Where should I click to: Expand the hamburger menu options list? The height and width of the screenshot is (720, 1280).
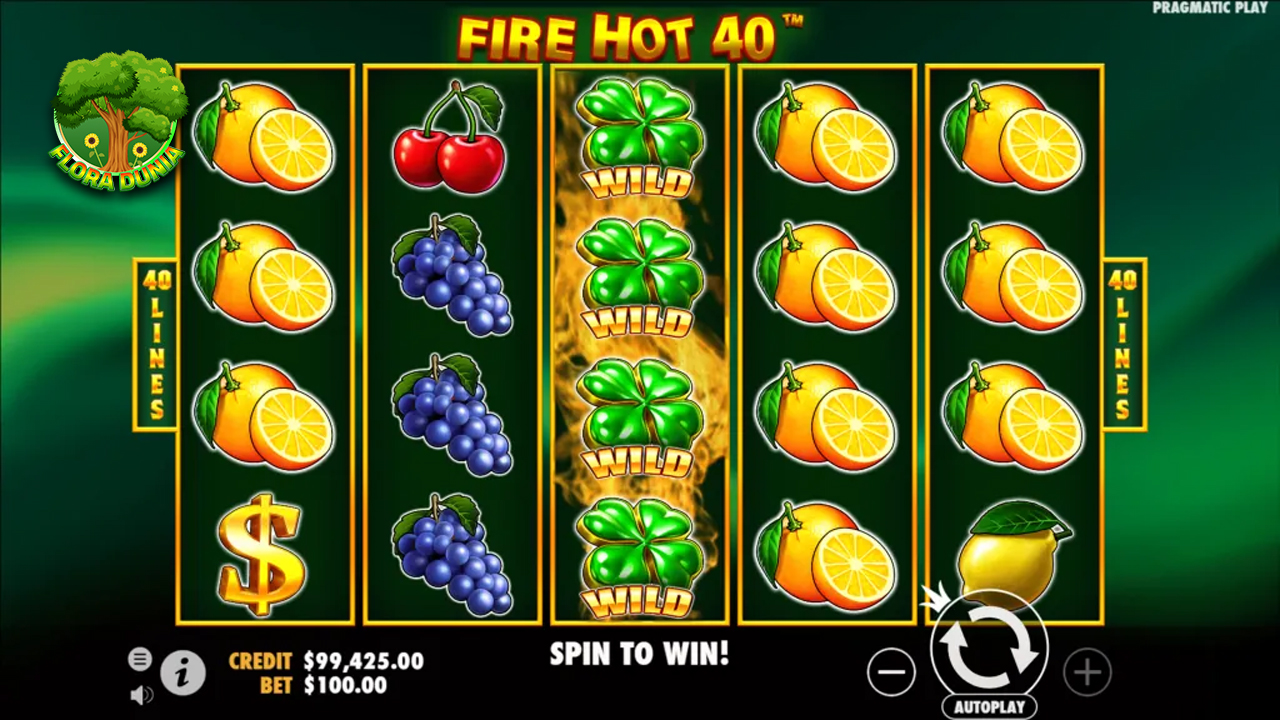[x=140, y=659]
